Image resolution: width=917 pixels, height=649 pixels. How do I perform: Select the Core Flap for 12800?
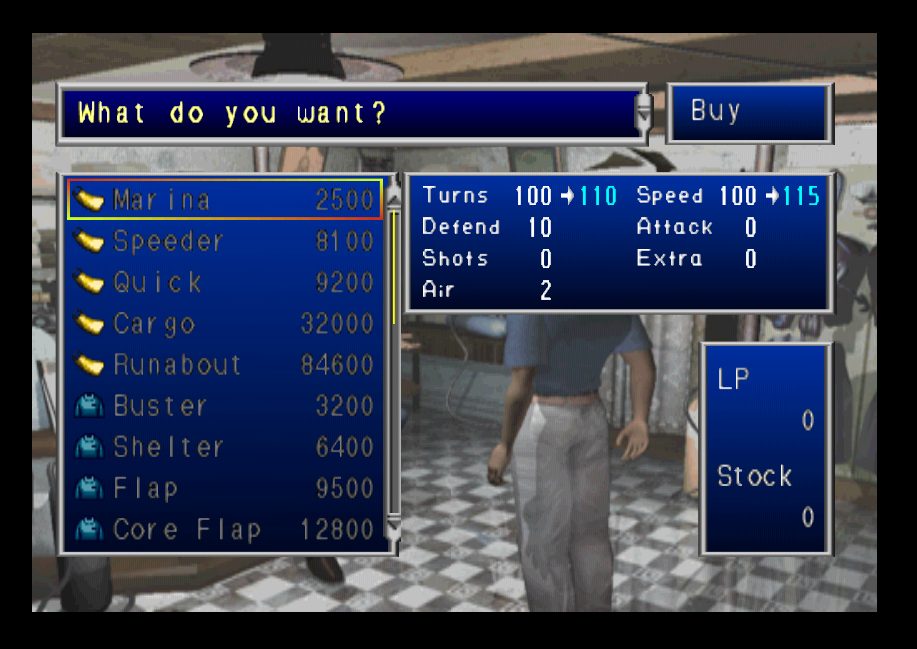point(225,530)
